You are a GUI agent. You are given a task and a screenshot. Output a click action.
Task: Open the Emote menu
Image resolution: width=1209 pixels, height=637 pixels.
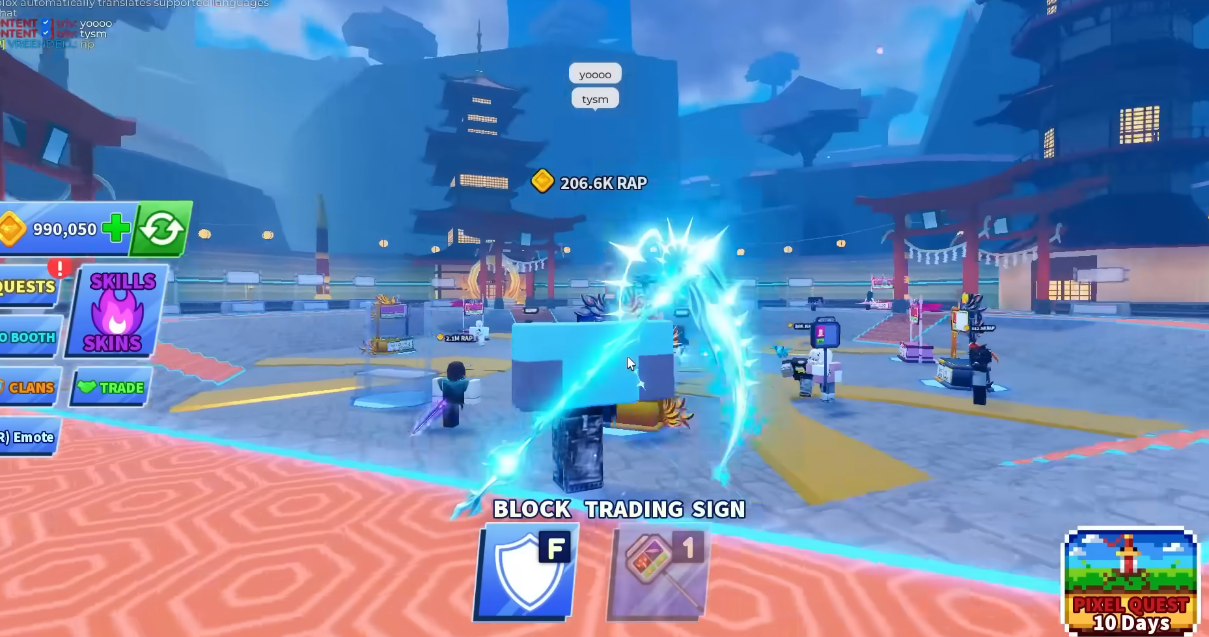(x=28, y=437)
